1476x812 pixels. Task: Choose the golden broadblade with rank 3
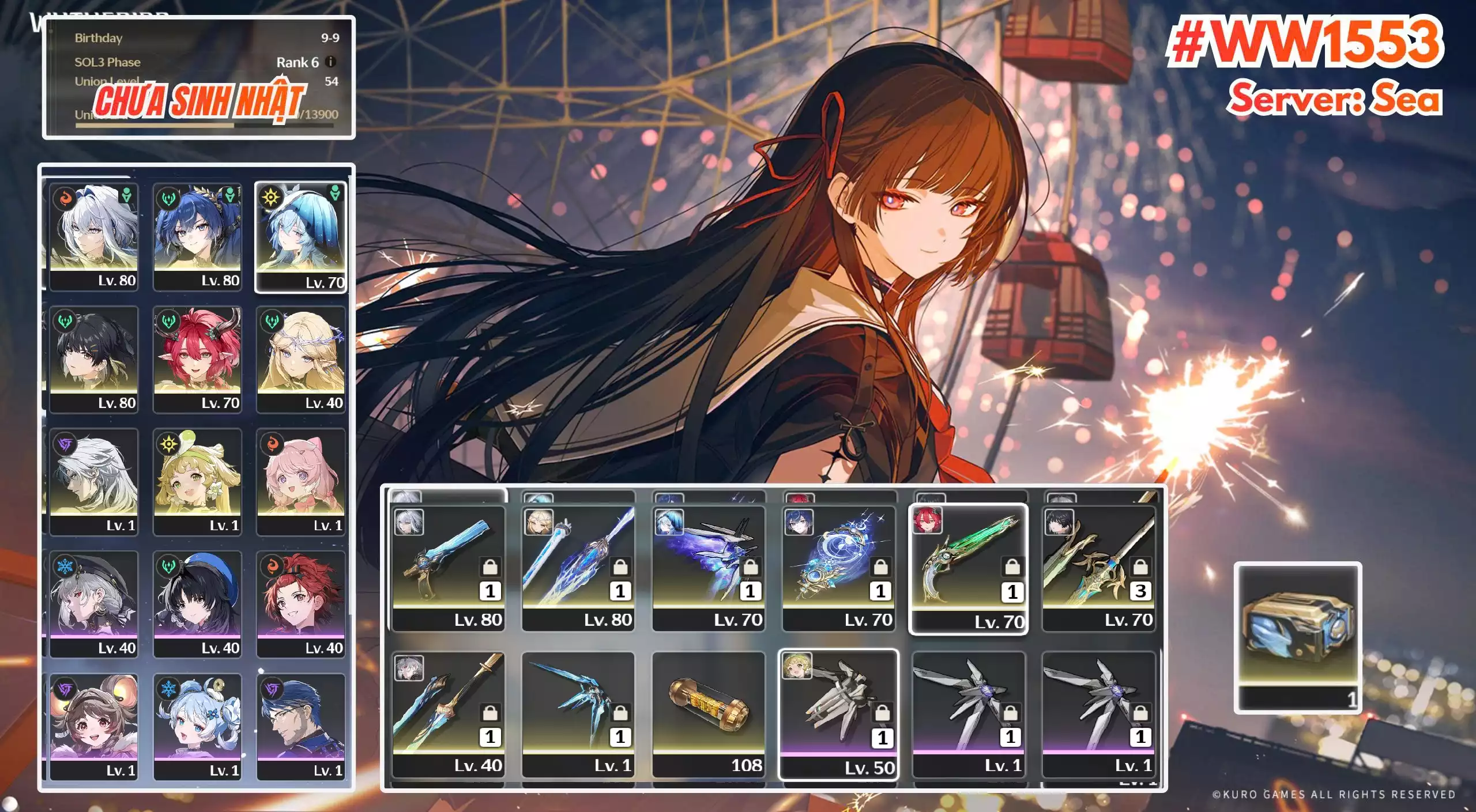1098,568
